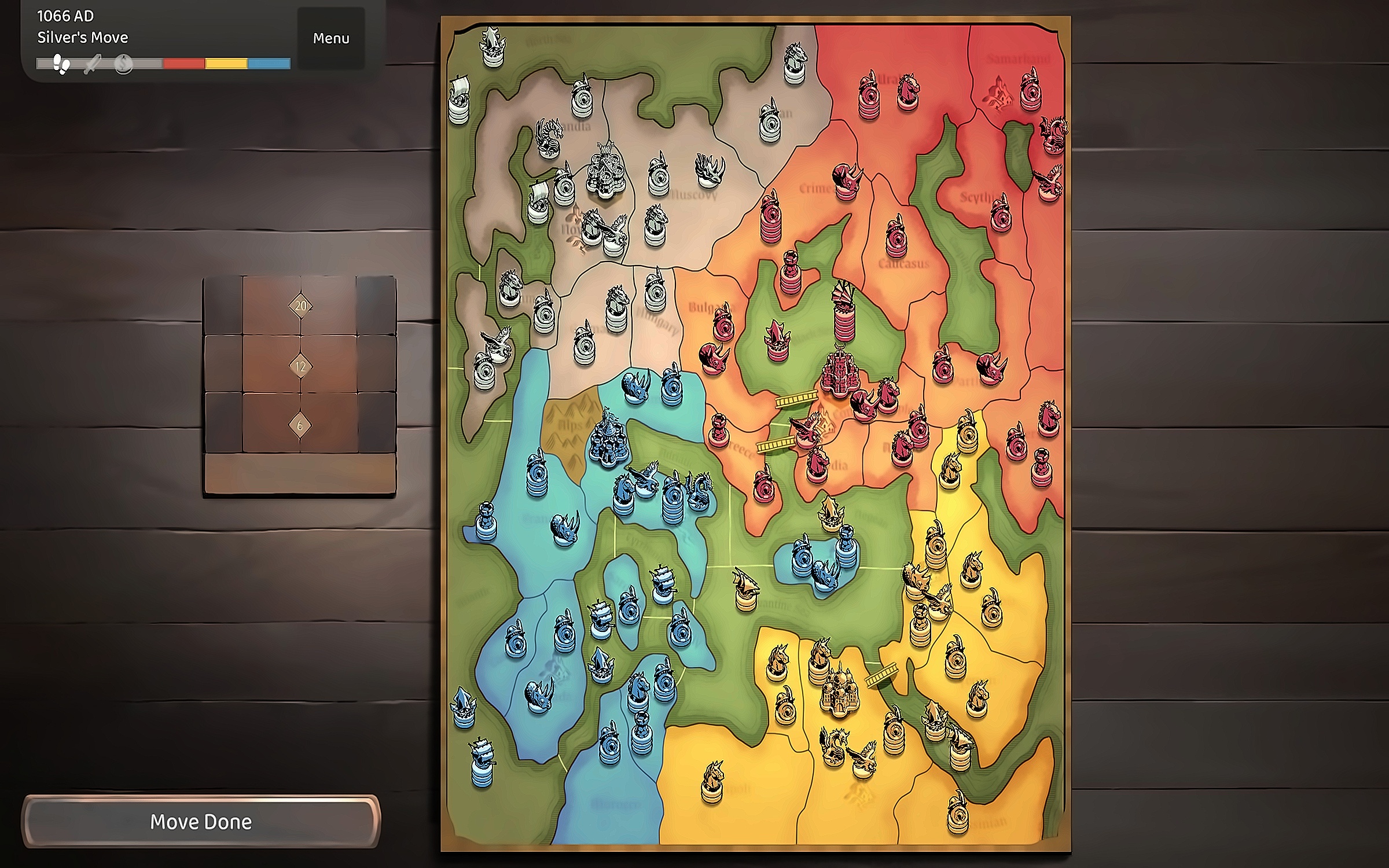Image resolution: width=1389 pixels, height=868 pixels.
Task: Select the coin purchase phase icon
Action: [x=123, y=64]
